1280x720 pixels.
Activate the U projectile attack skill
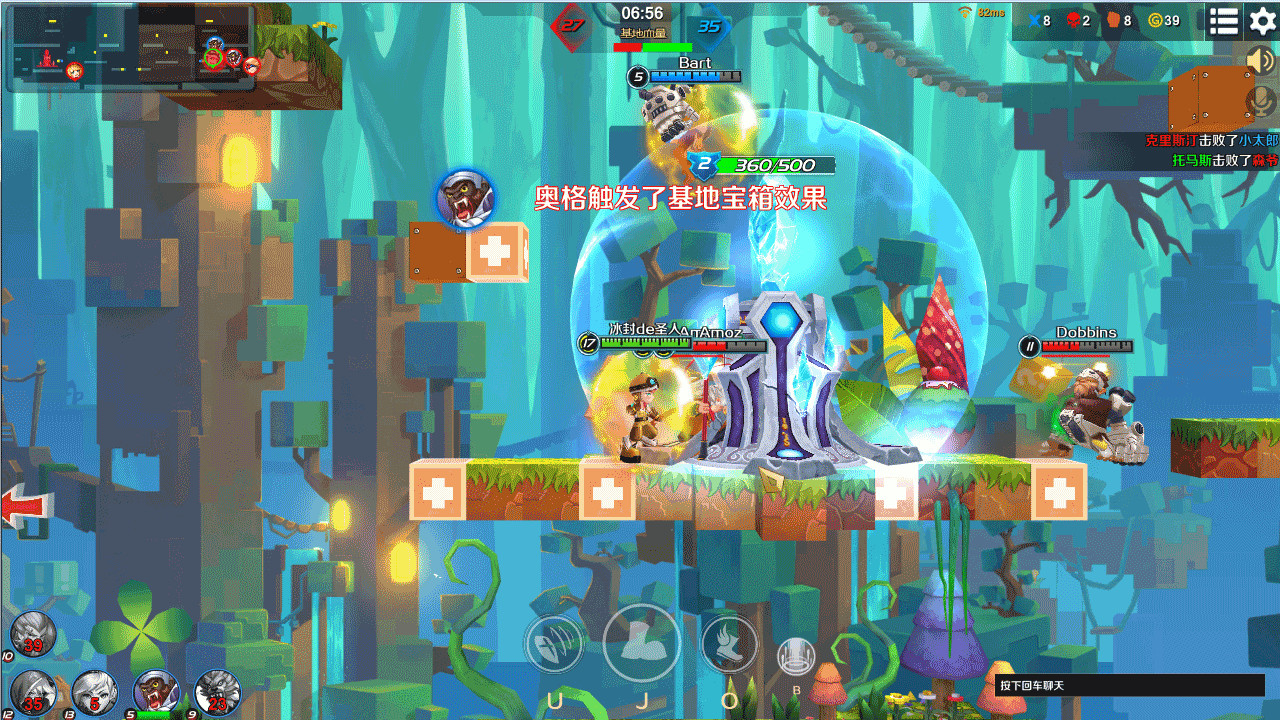coord(554,644)
